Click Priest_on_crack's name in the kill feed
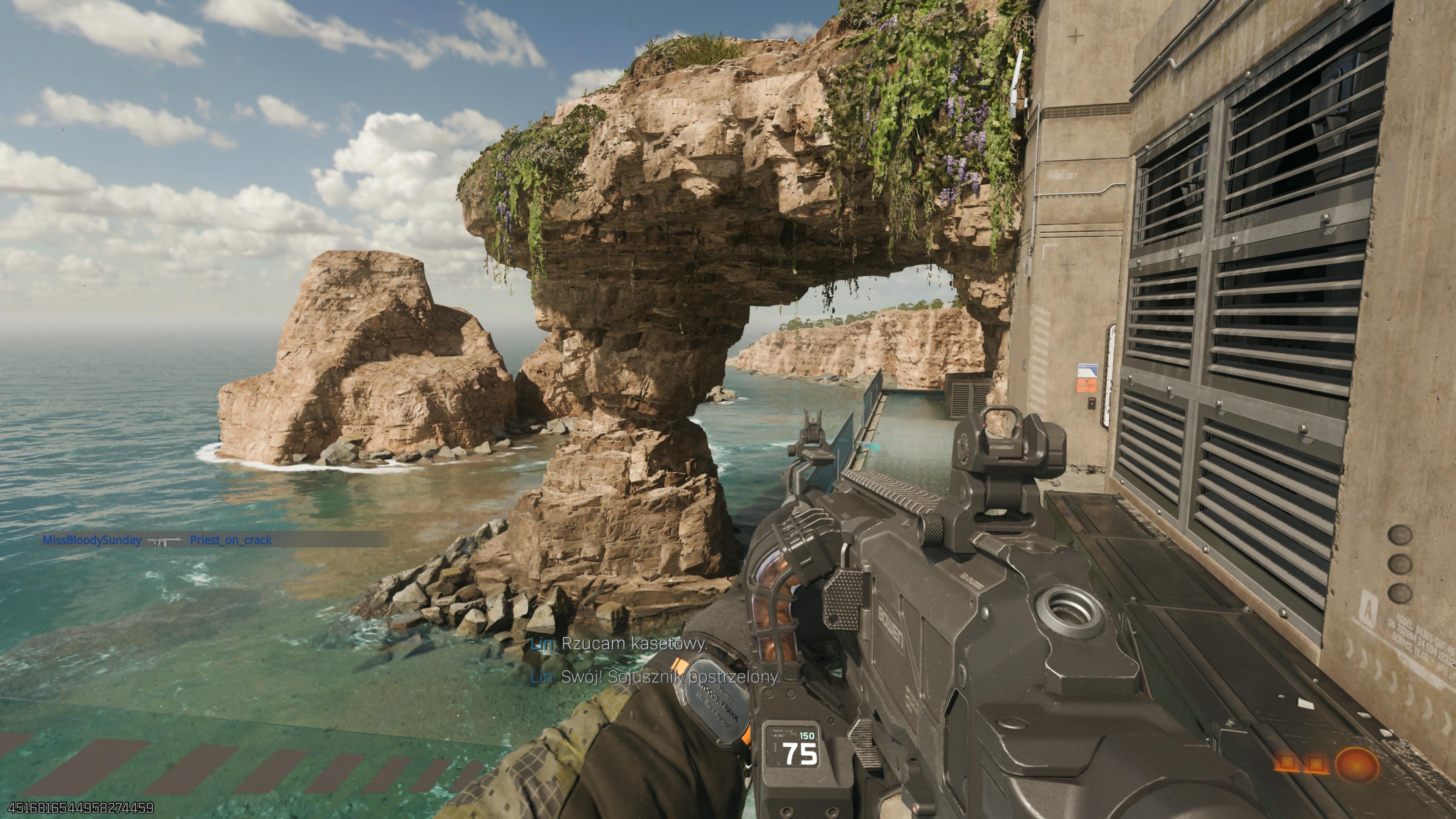1456x819 pixels. (231, 540)
